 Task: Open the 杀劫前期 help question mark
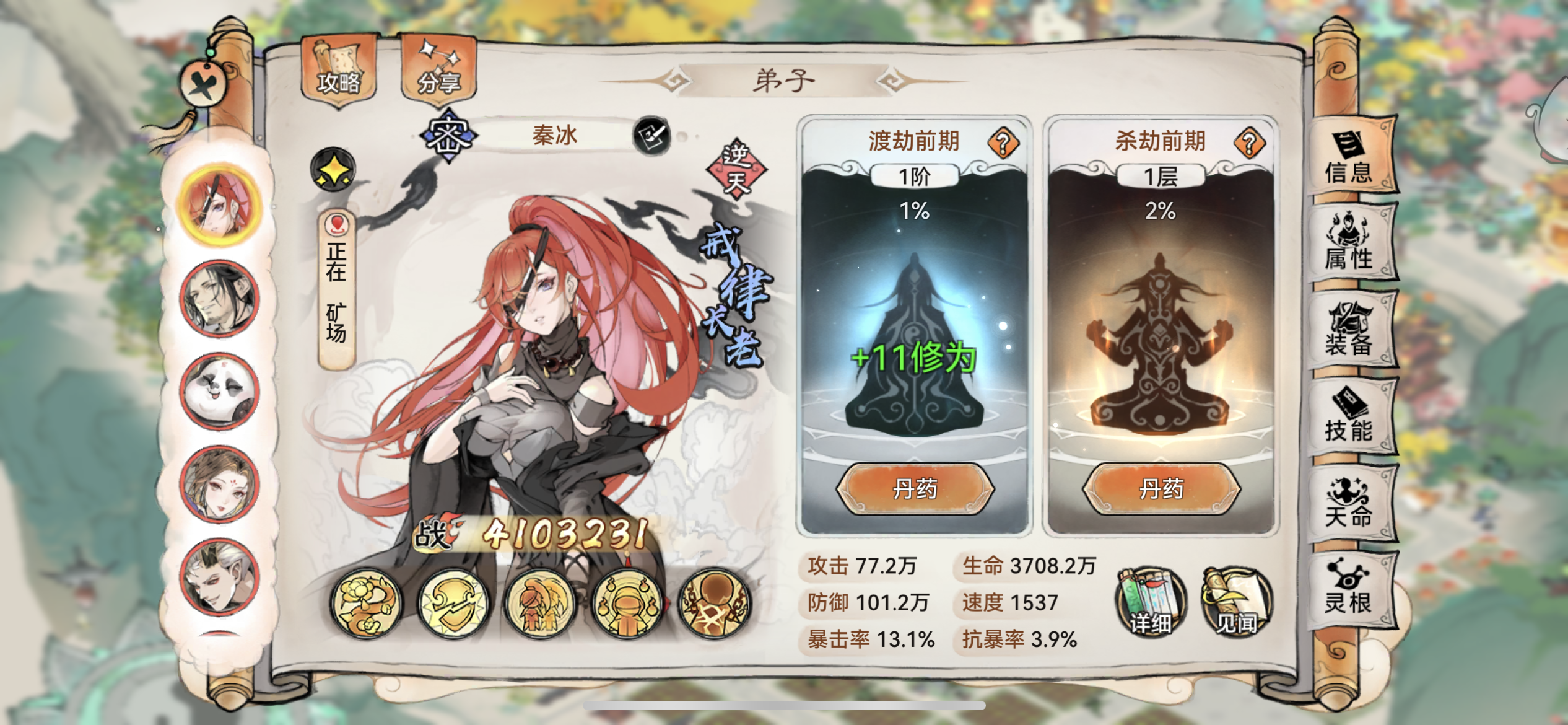click(x=1248, y=142)
